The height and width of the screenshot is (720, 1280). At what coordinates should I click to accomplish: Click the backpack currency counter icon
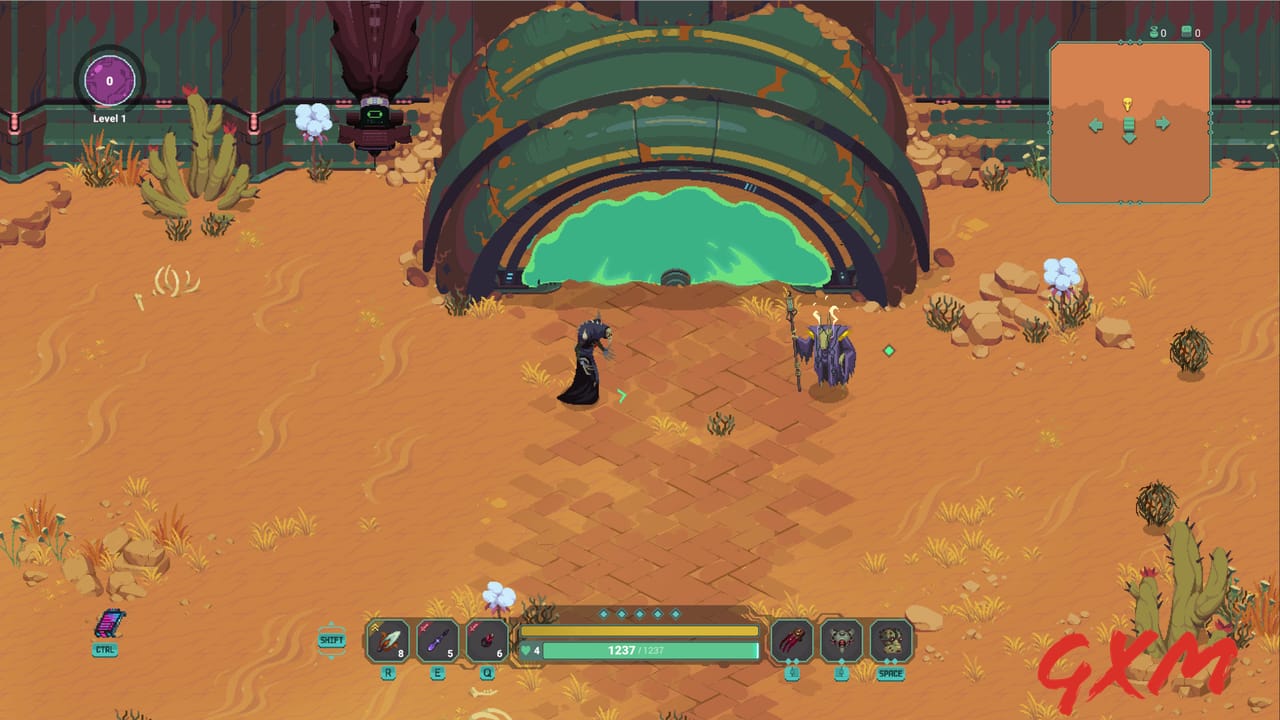[x=1187, y=31]
